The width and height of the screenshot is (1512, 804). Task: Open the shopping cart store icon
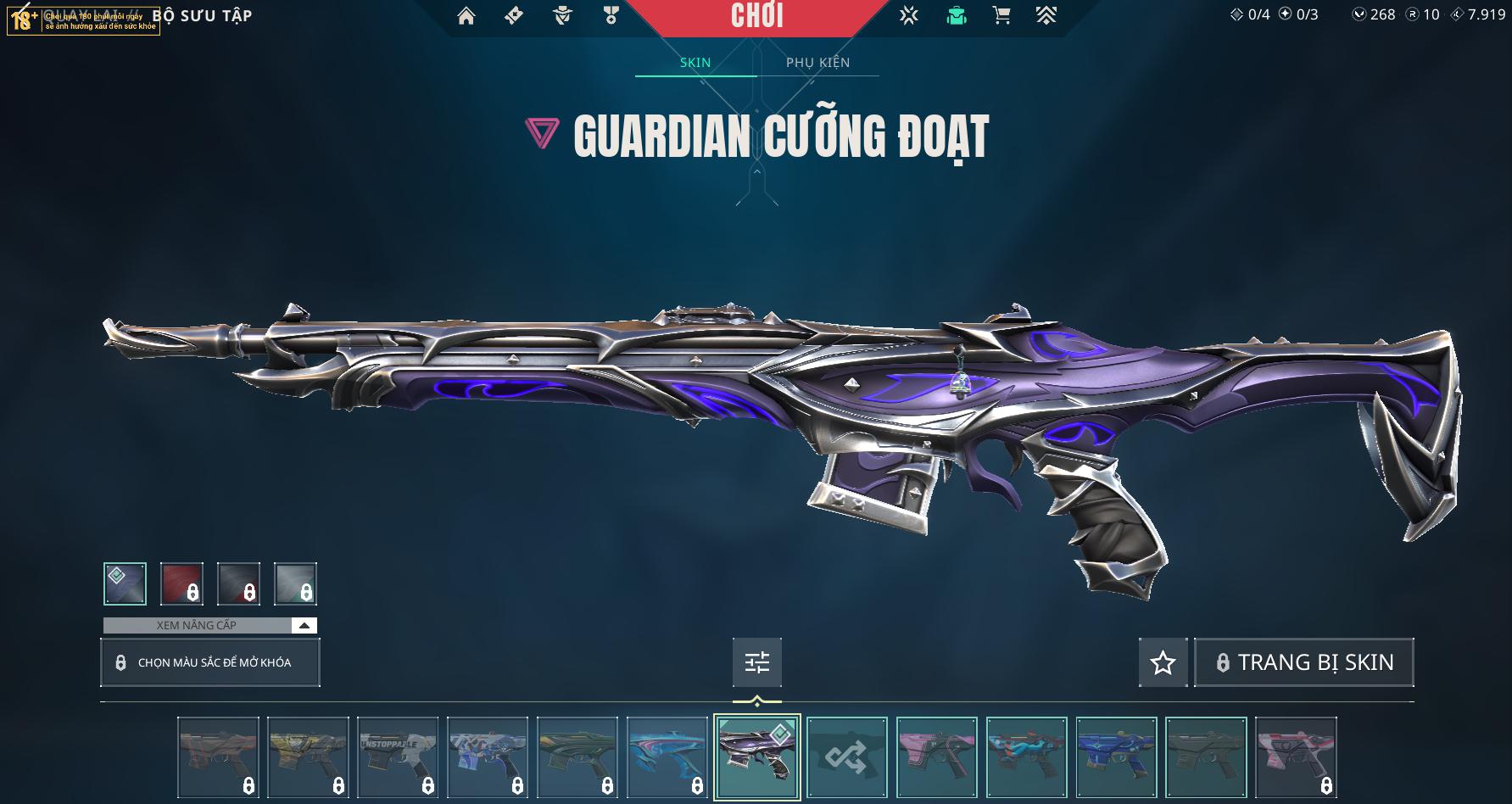tap(1001, 16)
